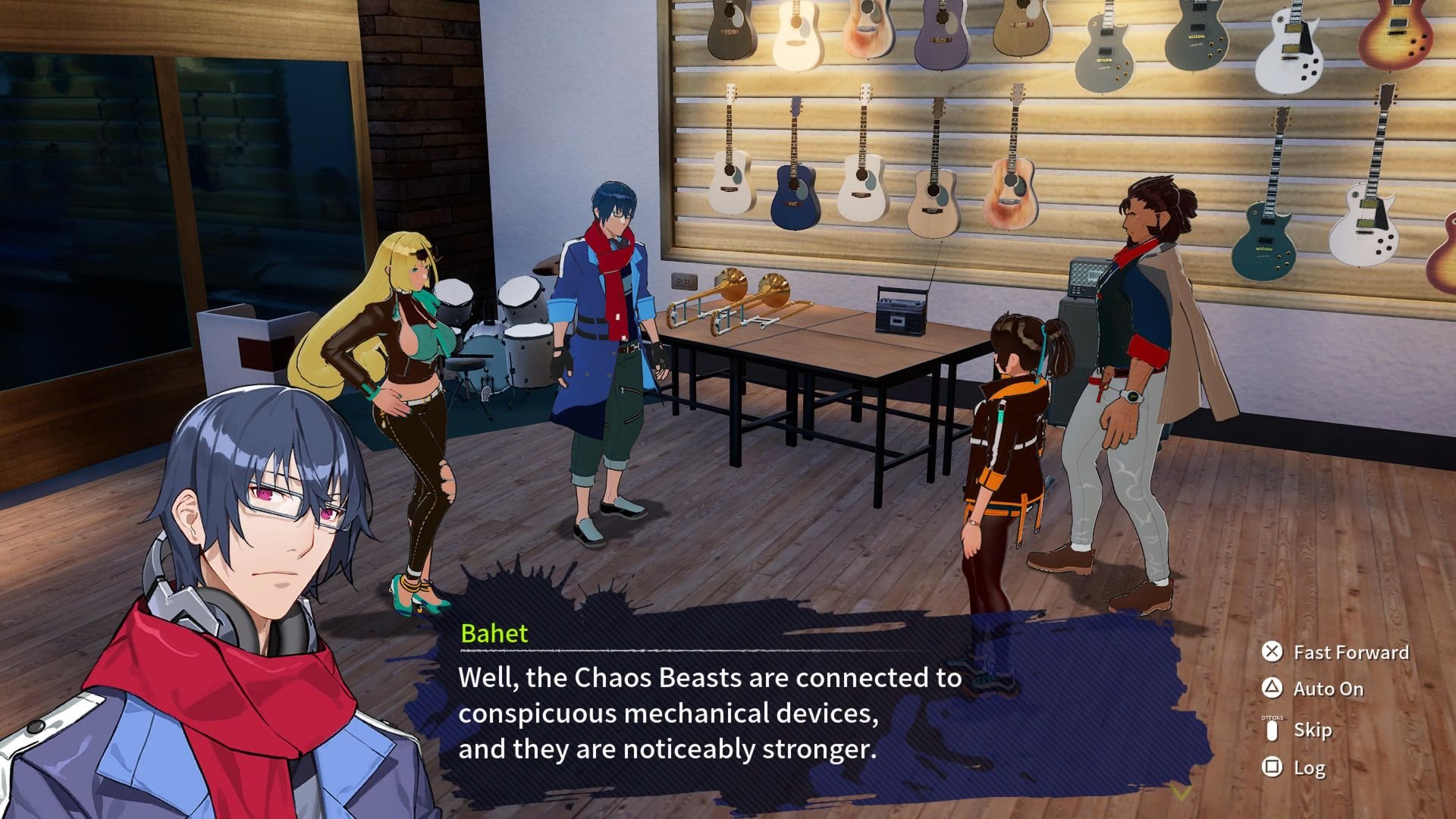1456x819 pixels.
Task: Skip the current cutscene dialogue
Action: pyautogui.click(x=1298, y=730)
